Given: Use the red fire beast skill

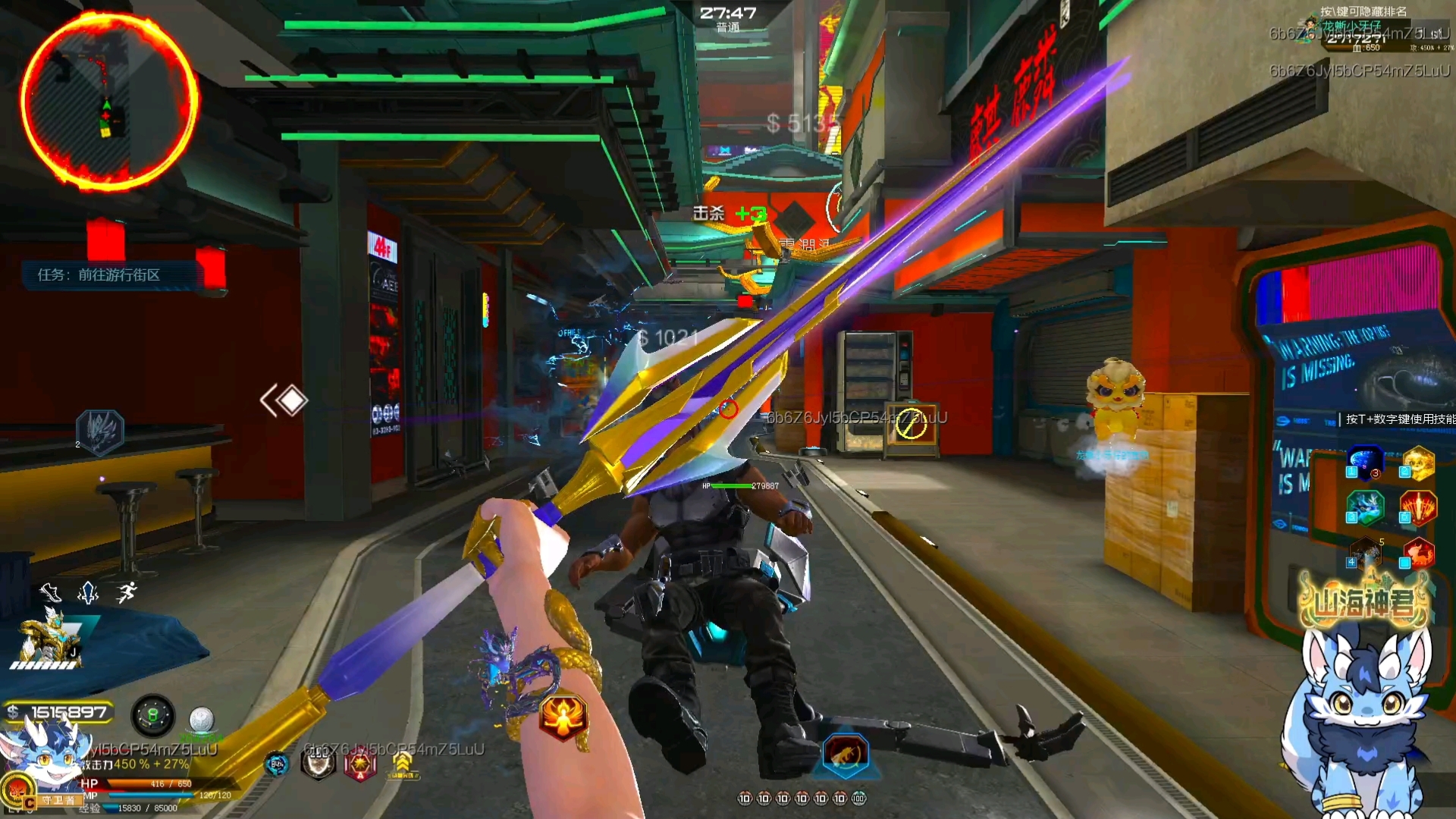Looking at the screenshot, I should [1417, 554].
